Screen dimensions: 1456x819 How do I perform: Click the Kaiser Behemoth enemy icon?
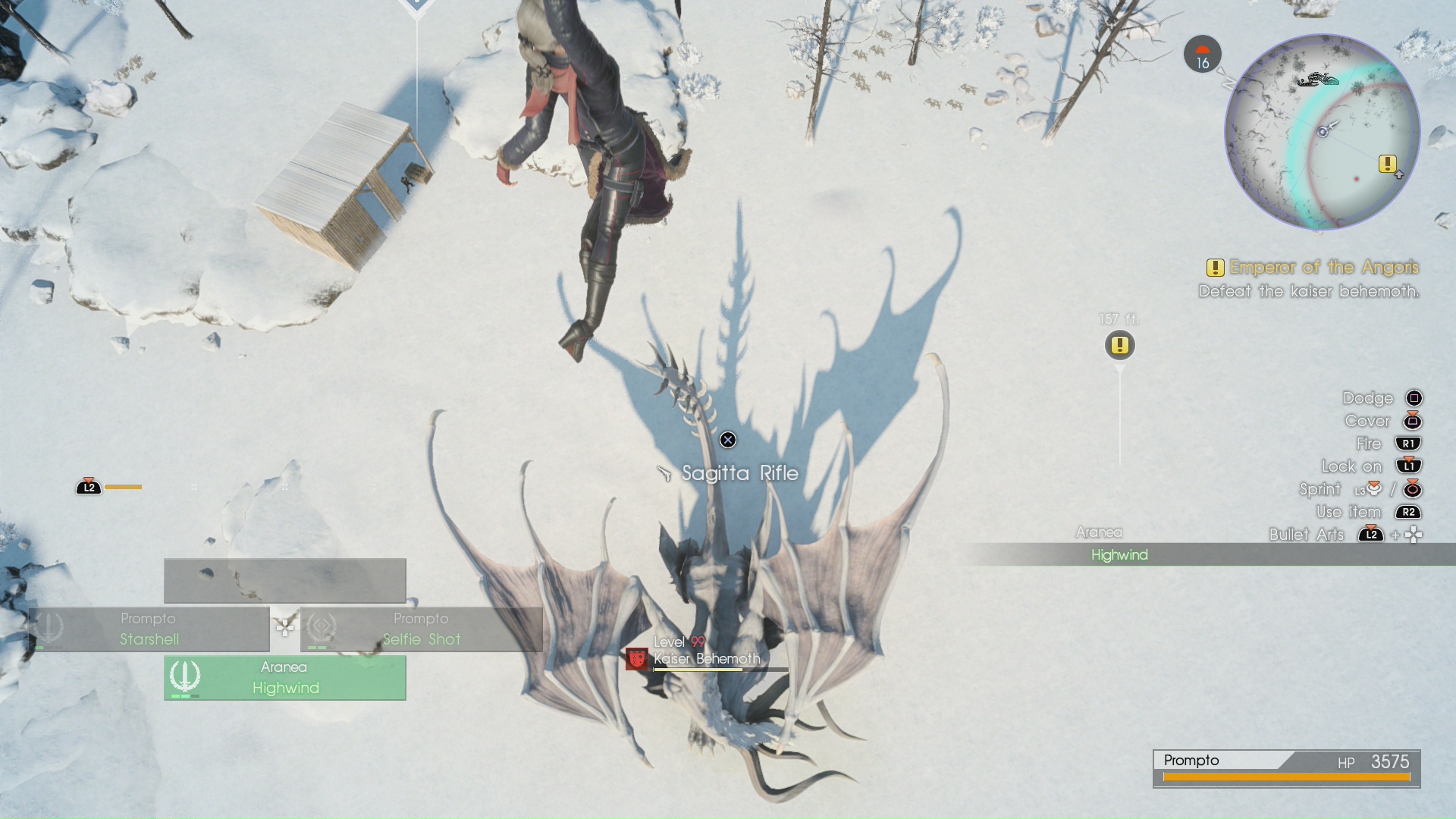click(x=637, y=659)
